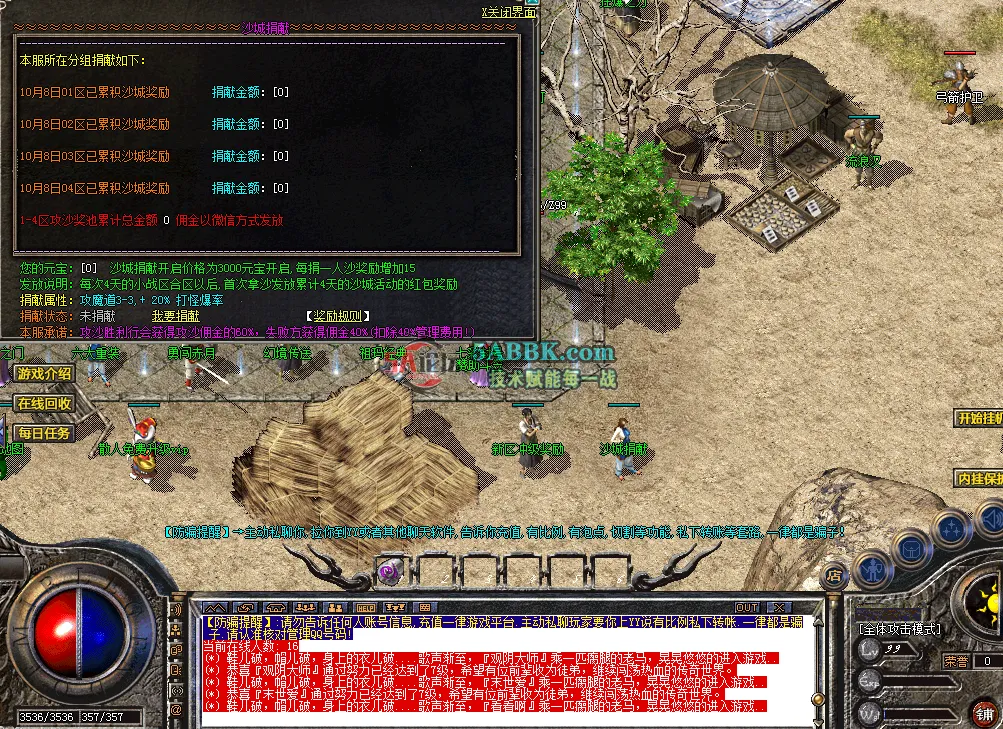Viewport: 1003px width, 729px height.
Task: Open the 每日任务 daily quests button
Action: point(44,433)
